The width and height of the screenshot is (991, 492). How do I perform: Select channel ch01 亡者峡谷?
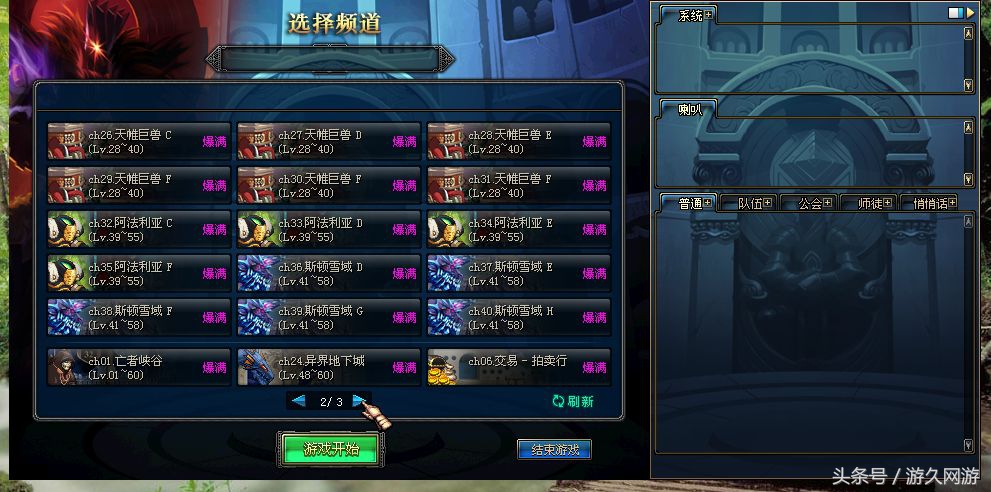tap(139, 367)
